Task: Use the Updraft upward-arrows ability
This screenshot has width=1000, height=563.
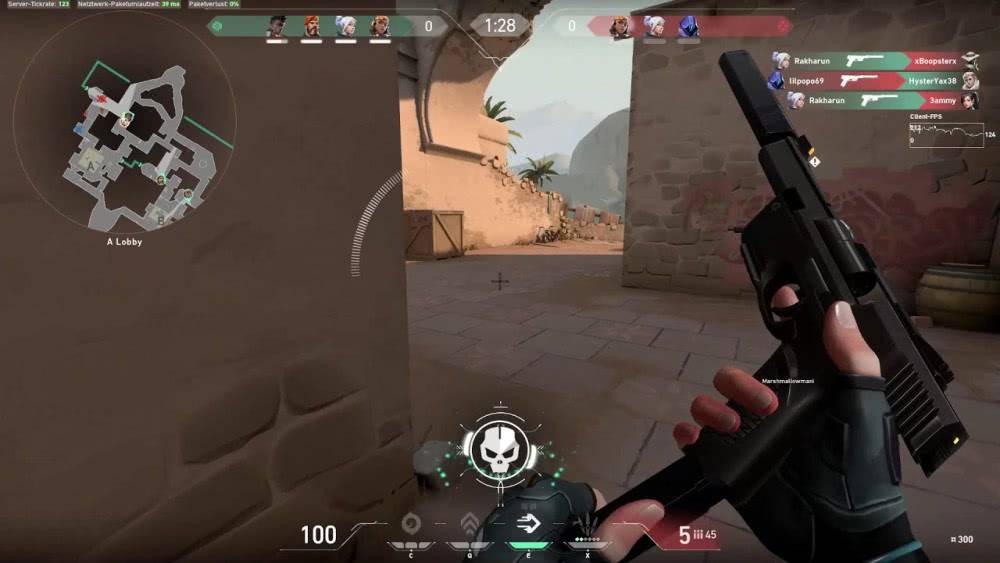Action: click(469, 524)
